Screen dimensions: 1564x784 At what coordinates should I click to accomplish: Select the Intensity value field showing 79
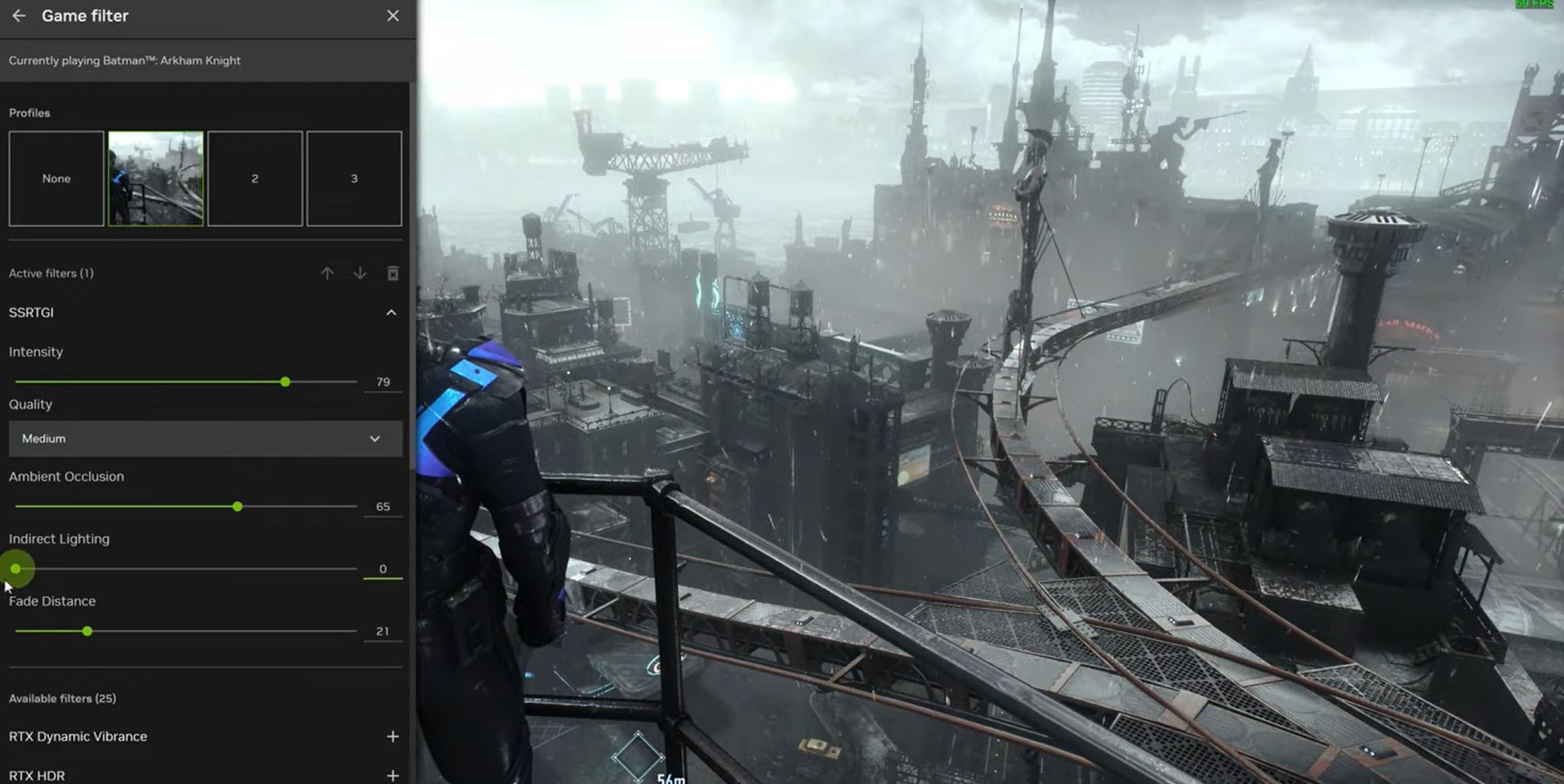pos(382,382)
